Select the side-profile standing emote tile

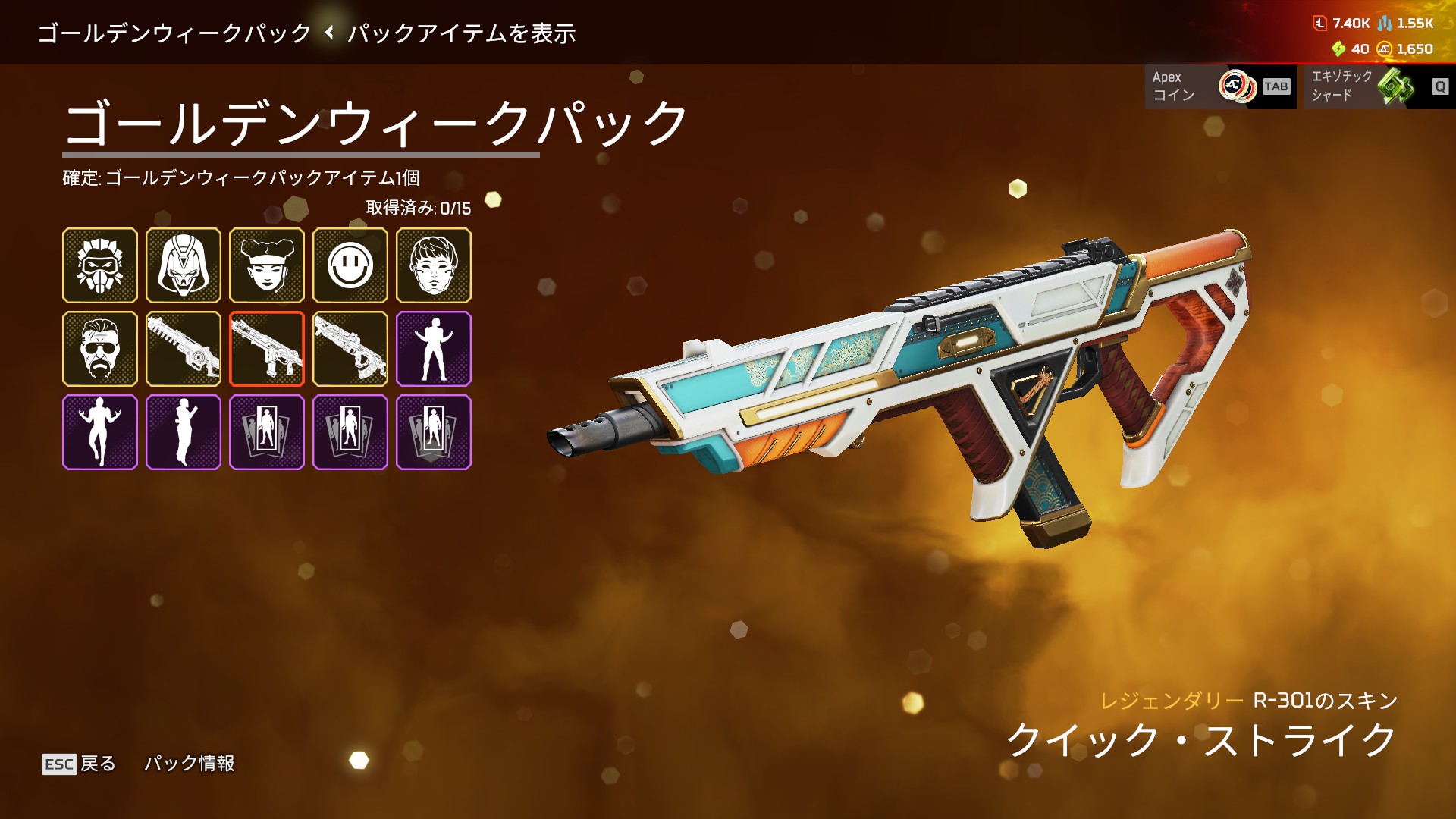(184, 432)
